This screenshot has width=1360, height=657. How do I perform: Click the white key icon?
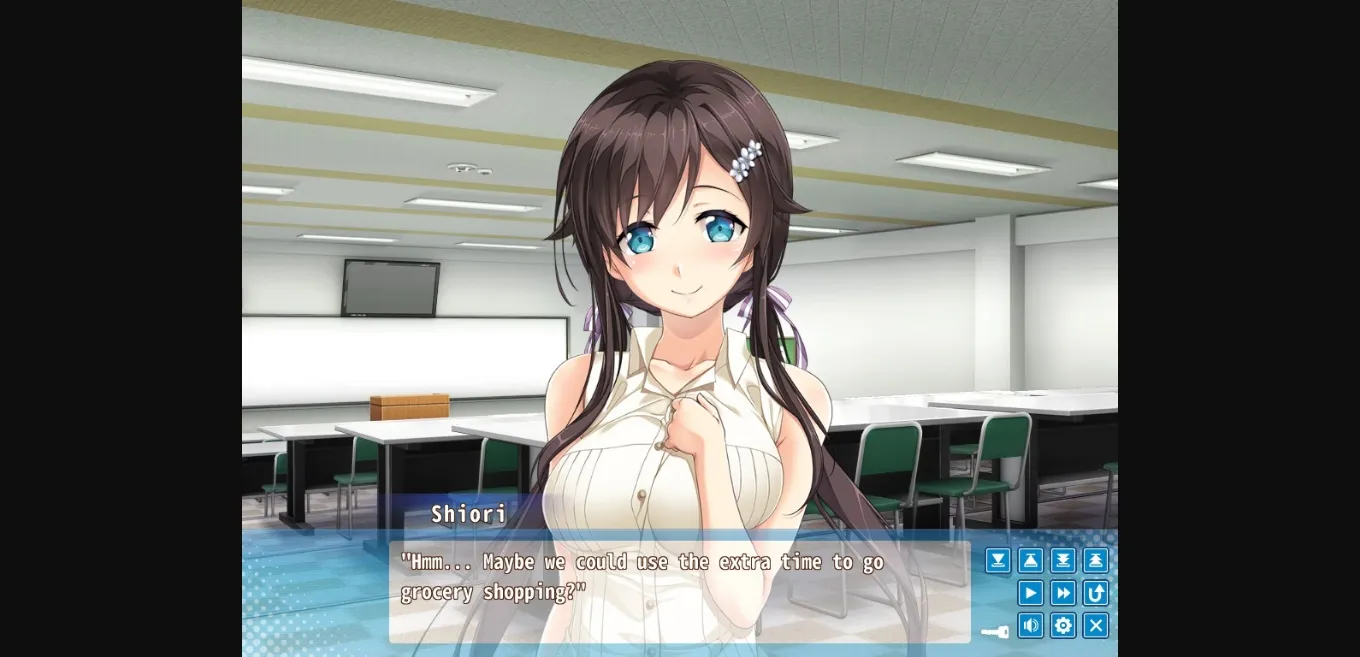click(994, 632)
